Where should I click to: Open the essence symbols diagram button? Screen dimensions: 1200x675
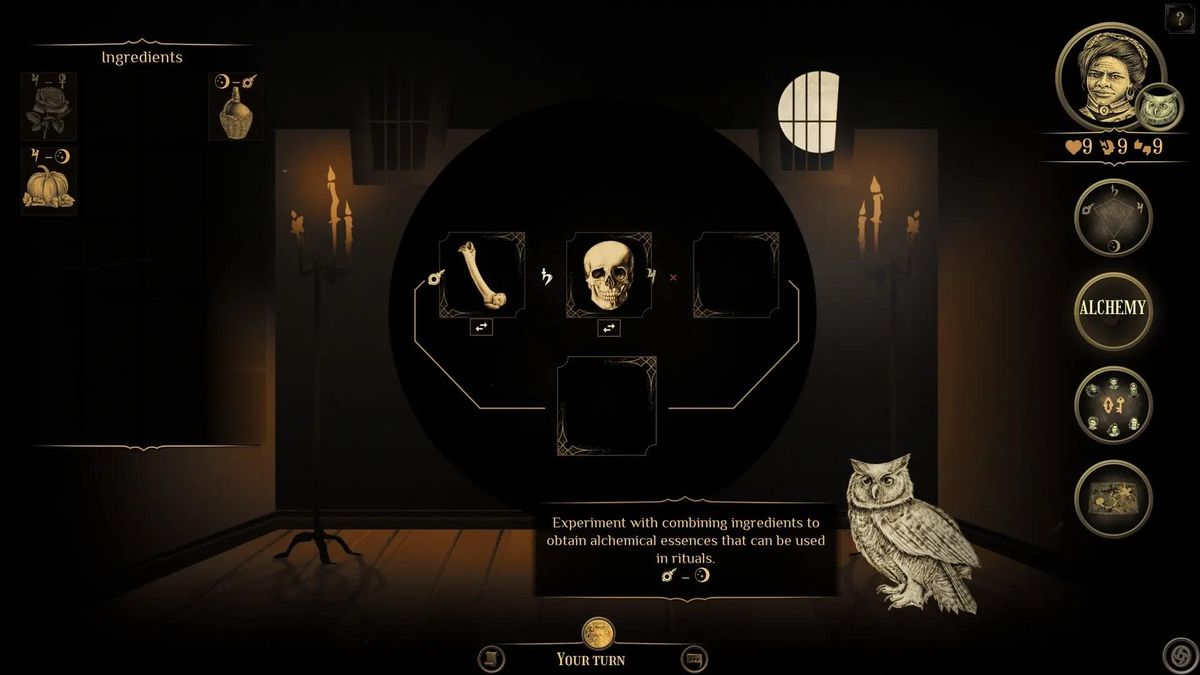coord(1113,217)
